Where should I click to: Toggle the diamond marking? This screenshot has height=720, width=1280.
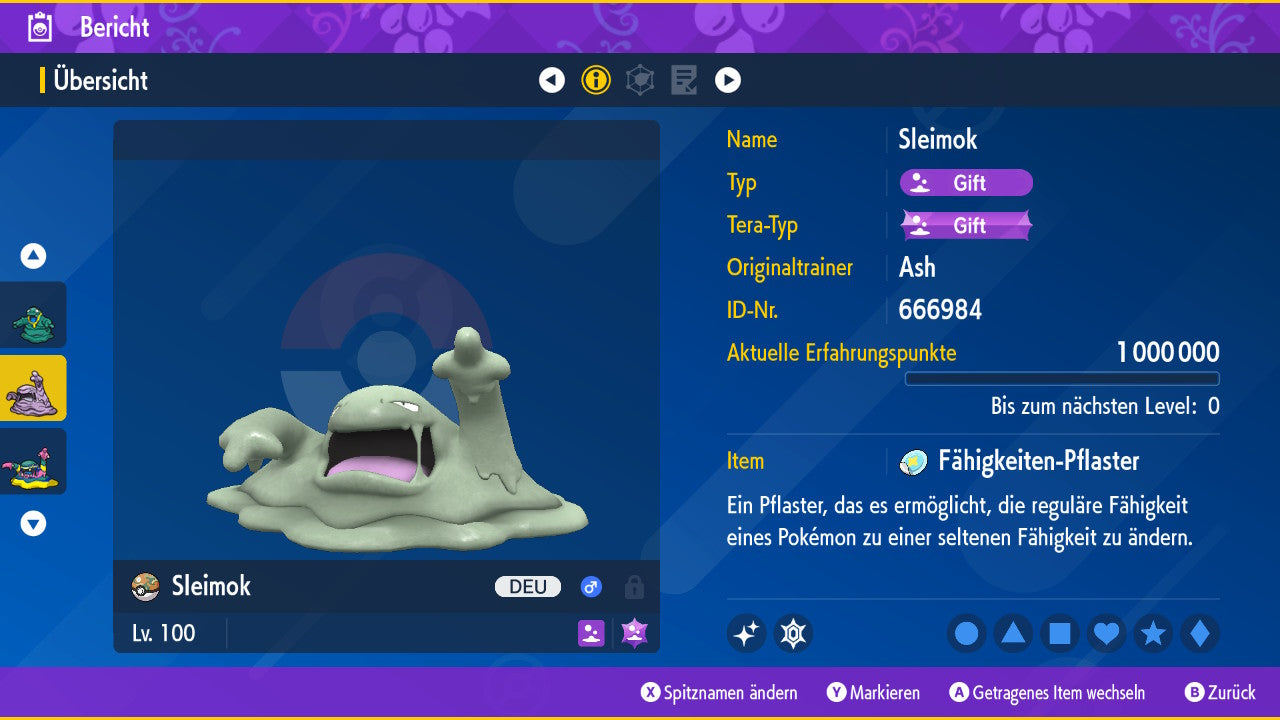tap(1200, 633)
